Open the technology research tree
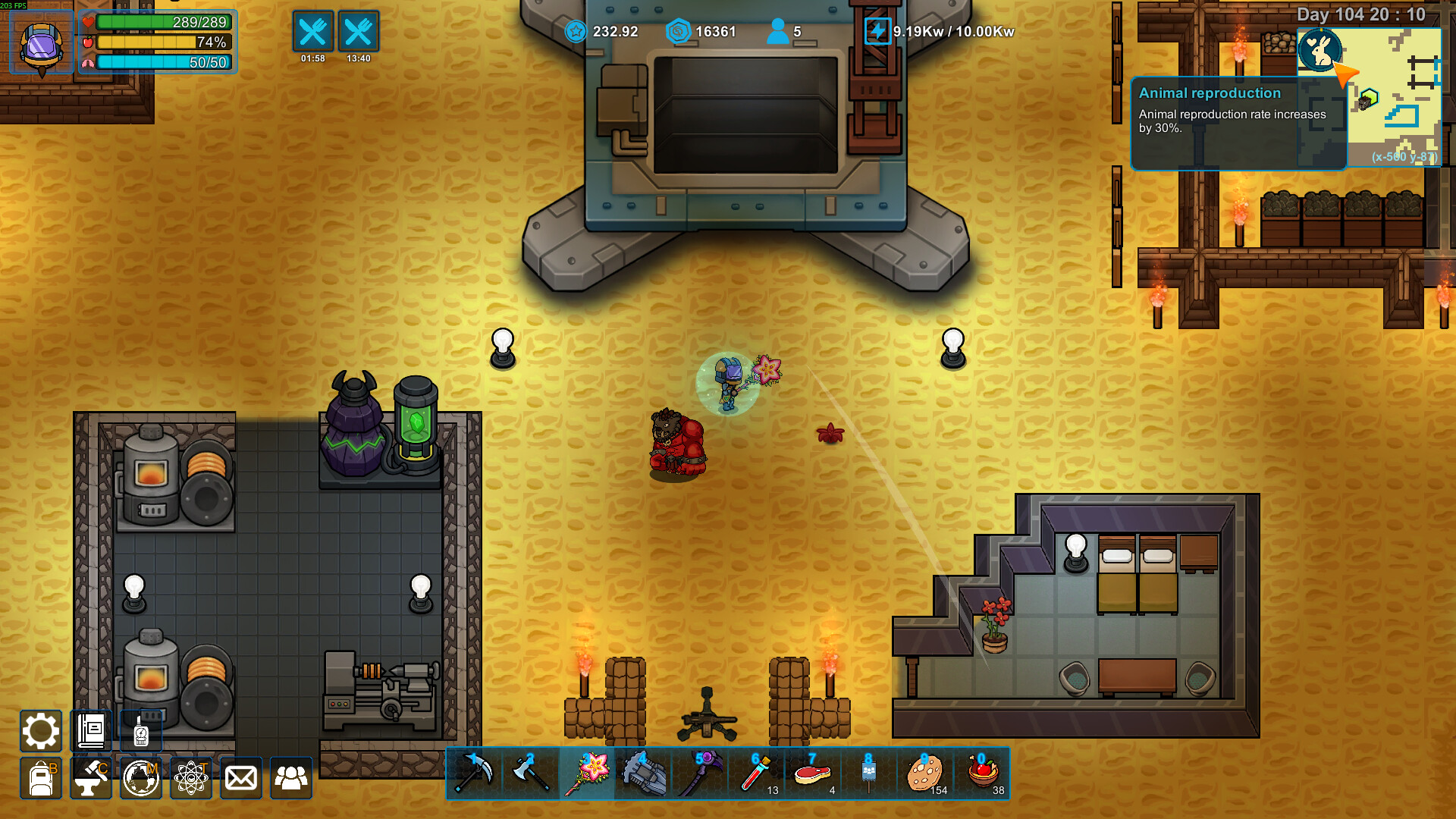 click(x=191, y=777)
